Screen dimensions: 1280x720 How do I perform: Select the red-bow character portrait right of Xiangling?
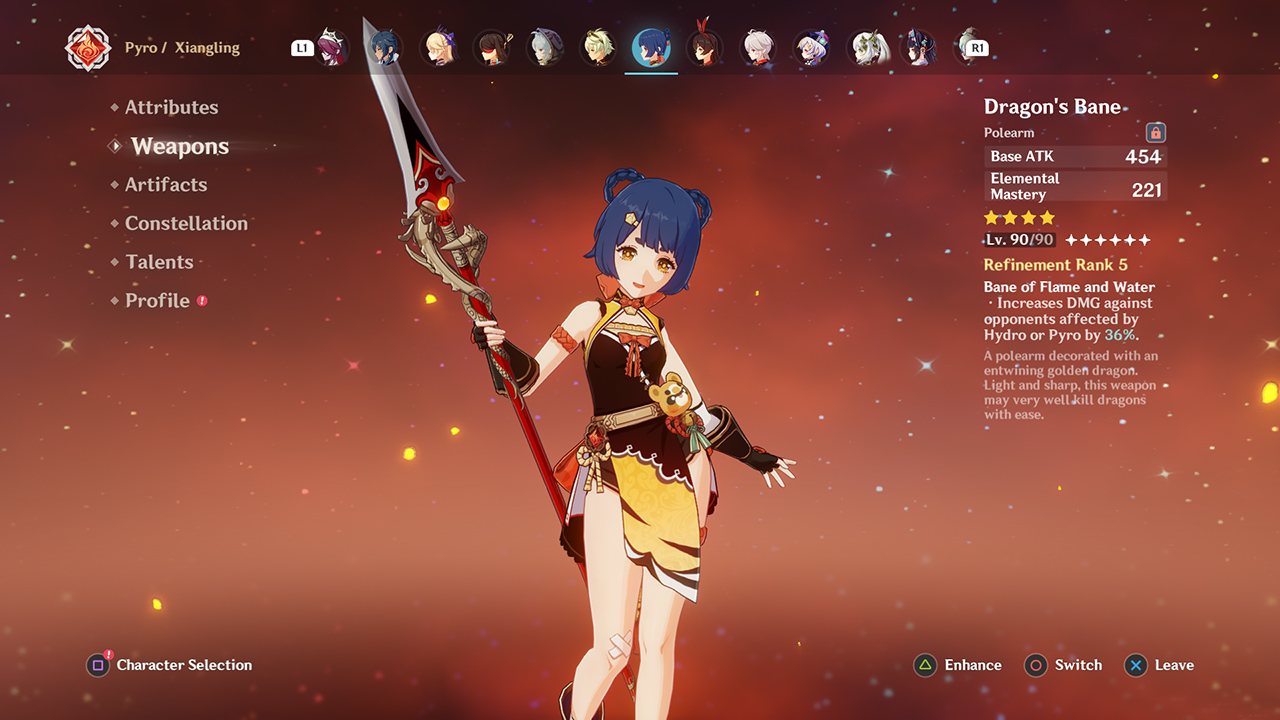pyautogui.click(x=705, y=46)
